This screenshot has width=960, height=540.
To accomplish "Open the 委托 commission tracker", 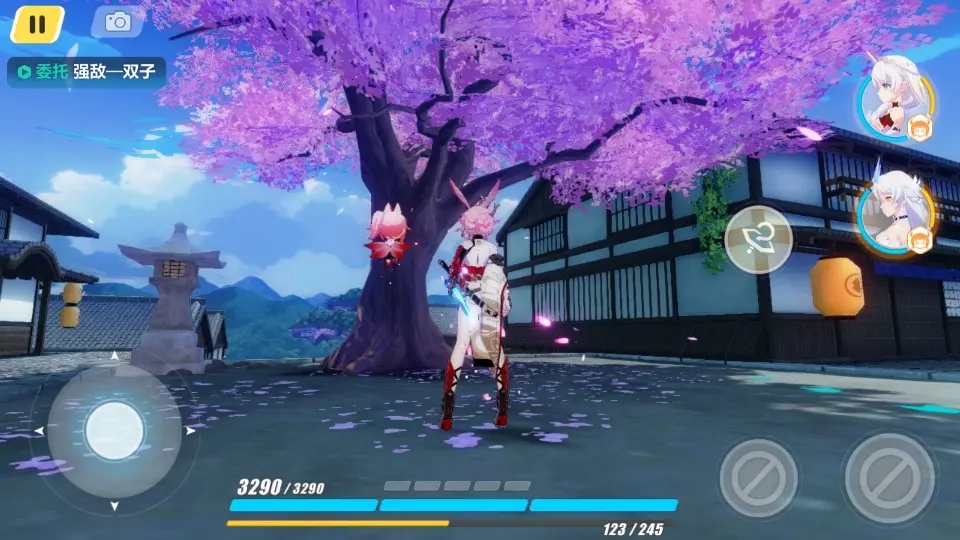I will pyautogui.click(x=86, y=72).
